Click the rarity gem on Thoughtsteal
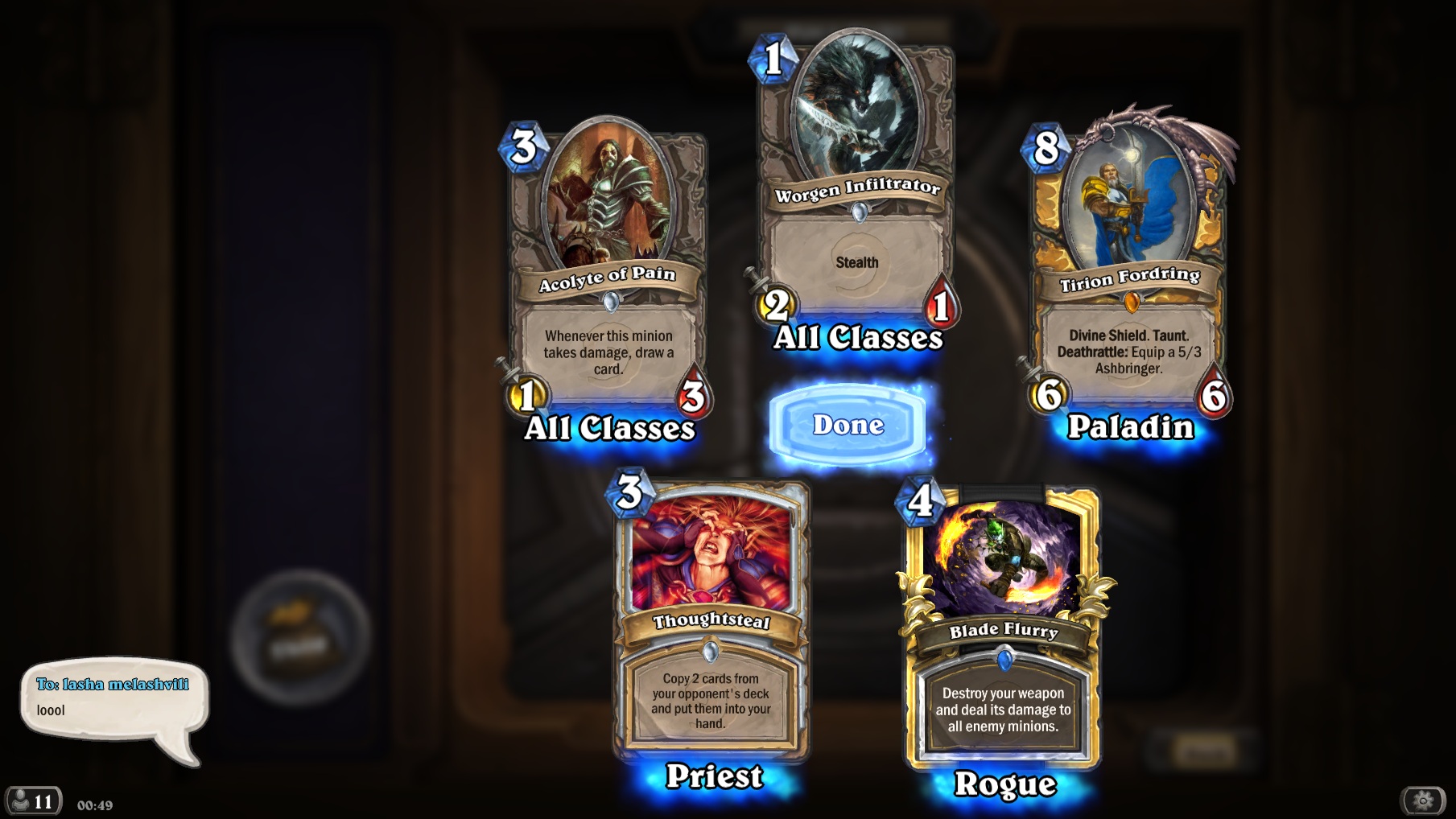Viewport: 1456px width, 819px height. pos(712,649)
